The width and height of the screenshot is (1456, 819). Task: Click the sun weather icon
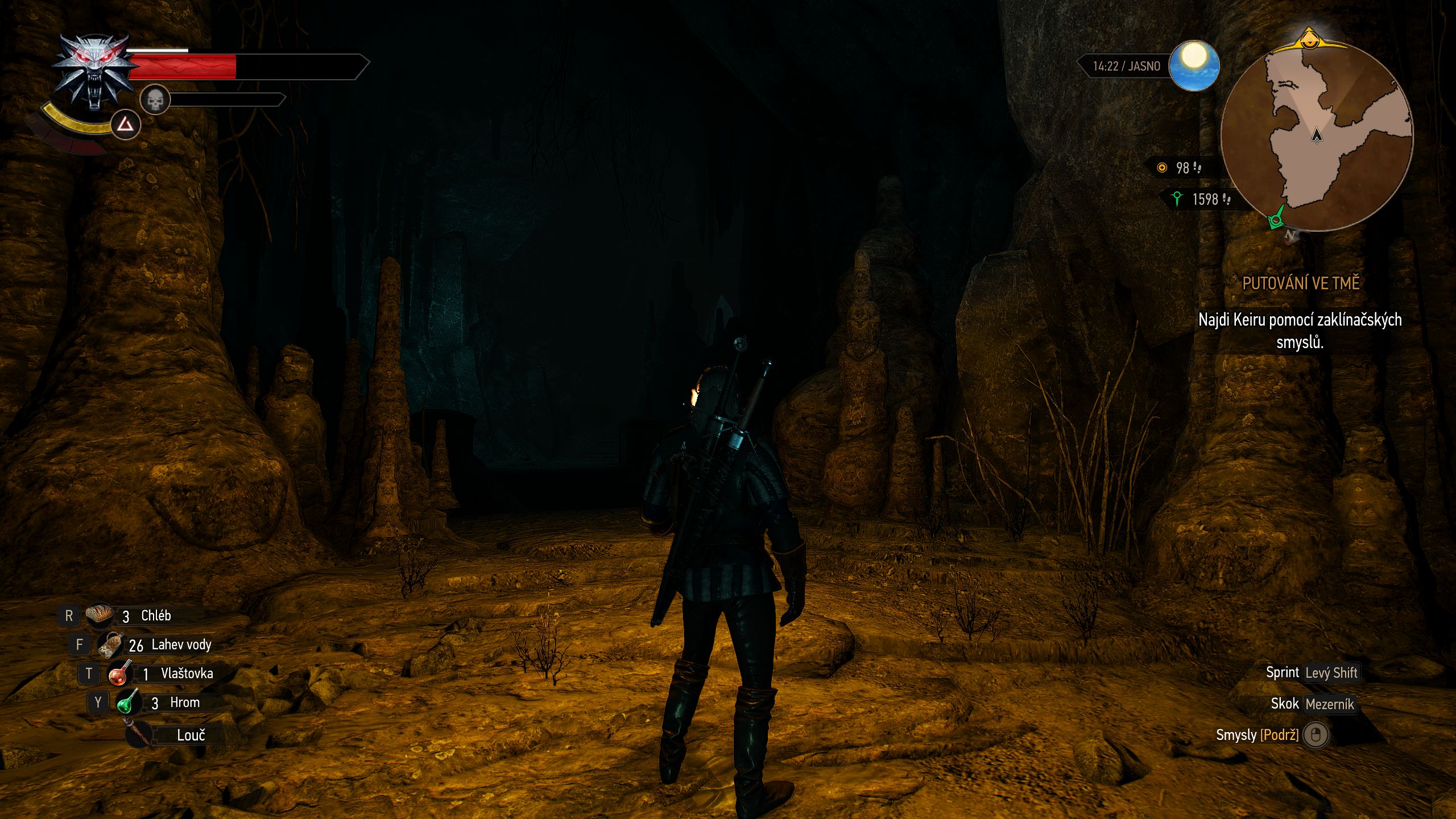click(x=1194, y=65)
